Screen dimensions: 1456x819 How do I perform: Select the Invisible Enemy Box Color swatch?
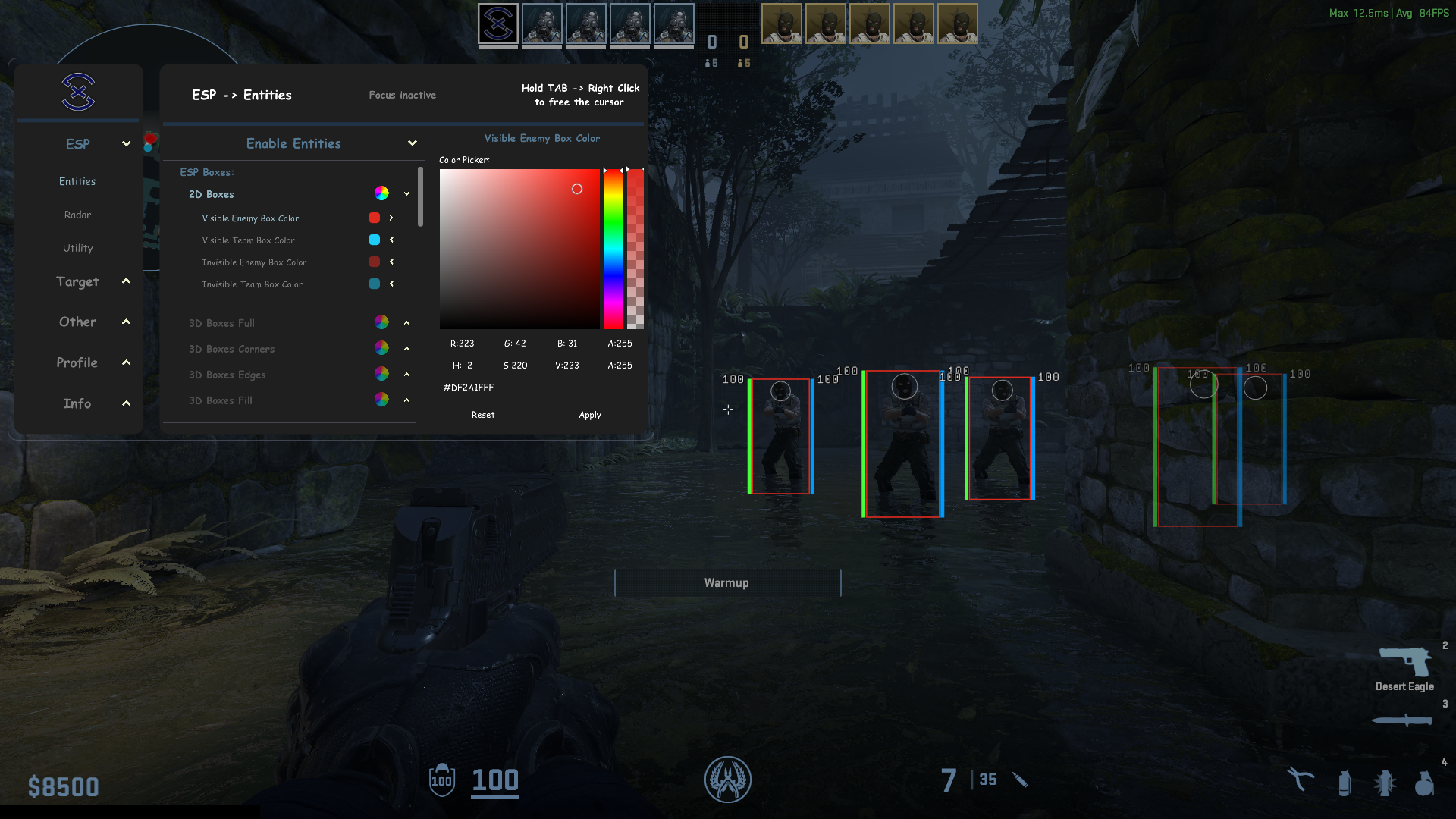pos(375,262)
